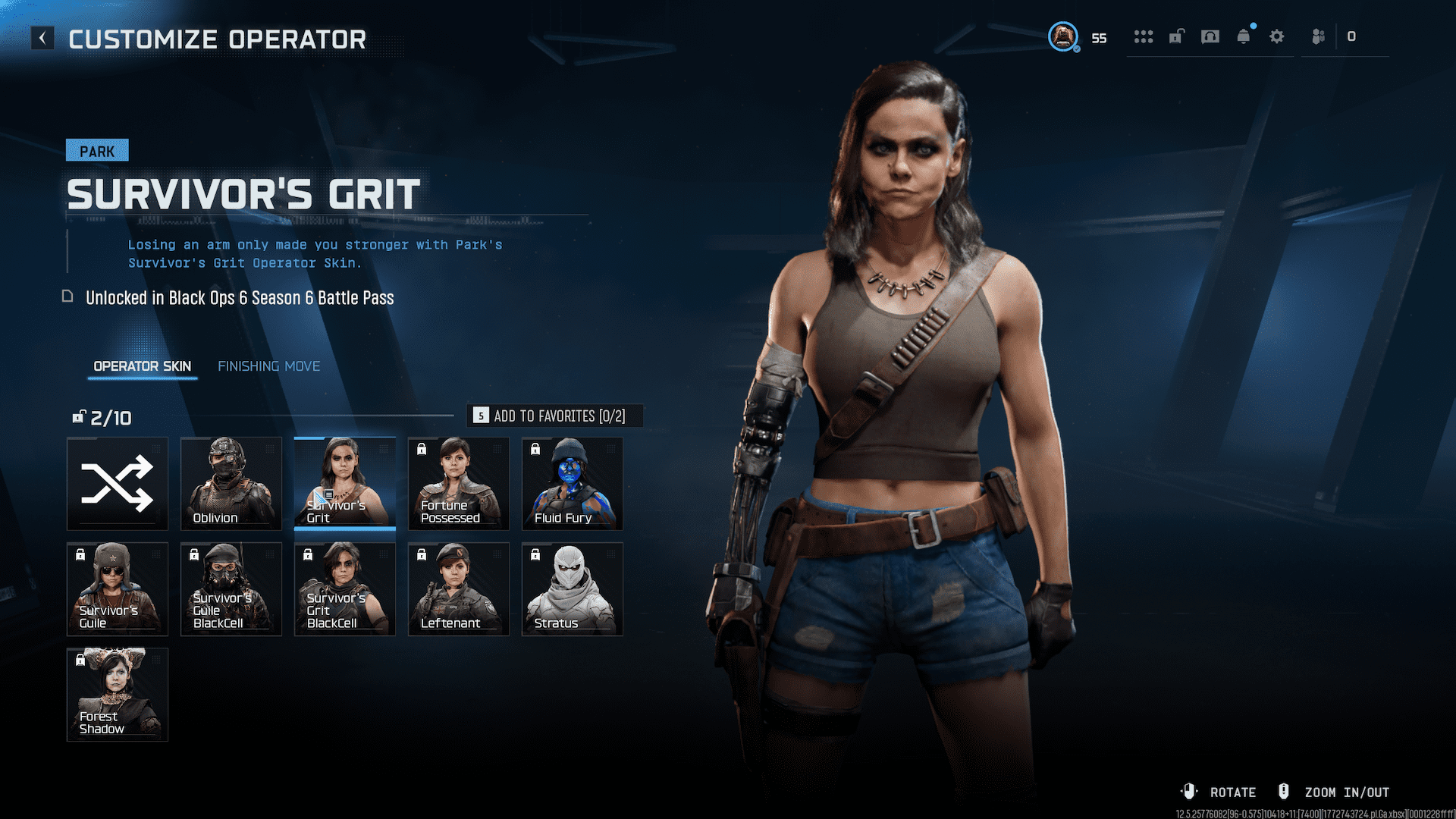Open settings with the gear icon
Image resolution: width=1456 pixels, height=819 pixels.
click(1277, 36)
